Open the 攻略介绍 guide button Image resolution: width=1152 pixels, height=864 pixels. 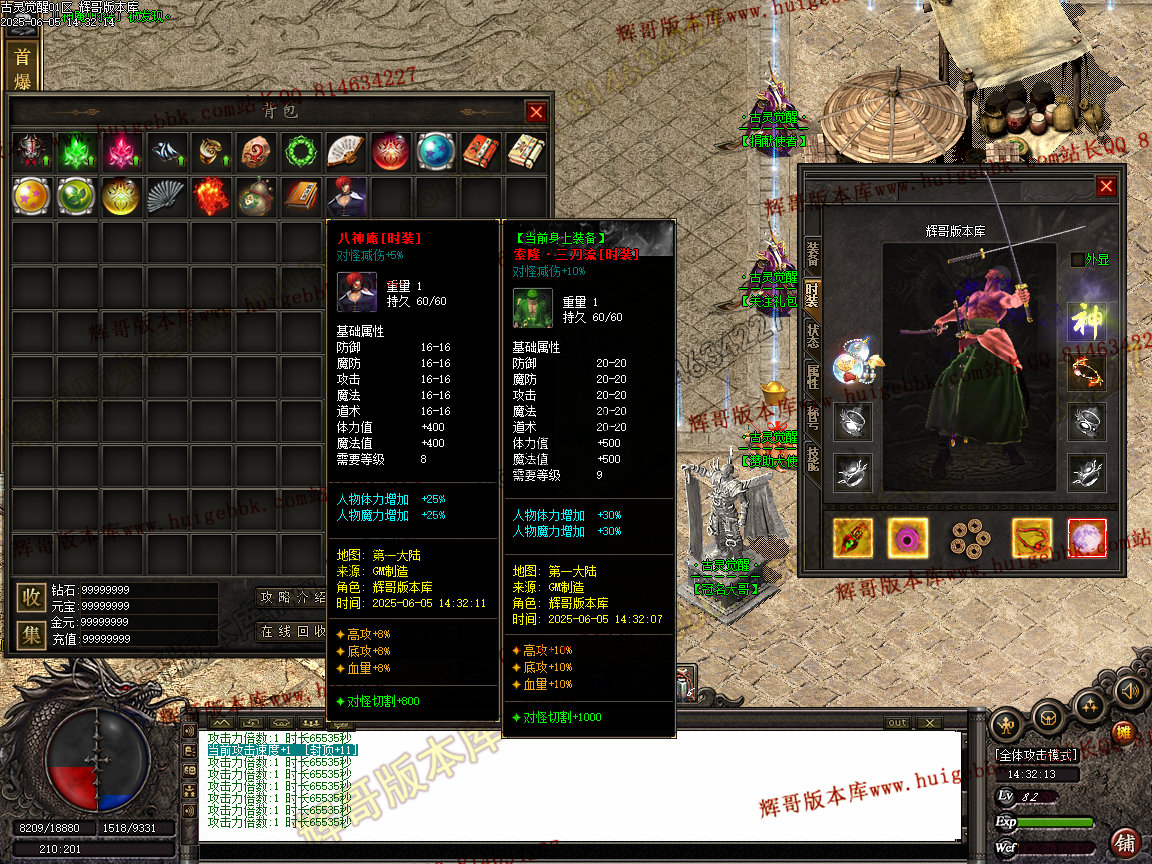[x=292, y=598]
